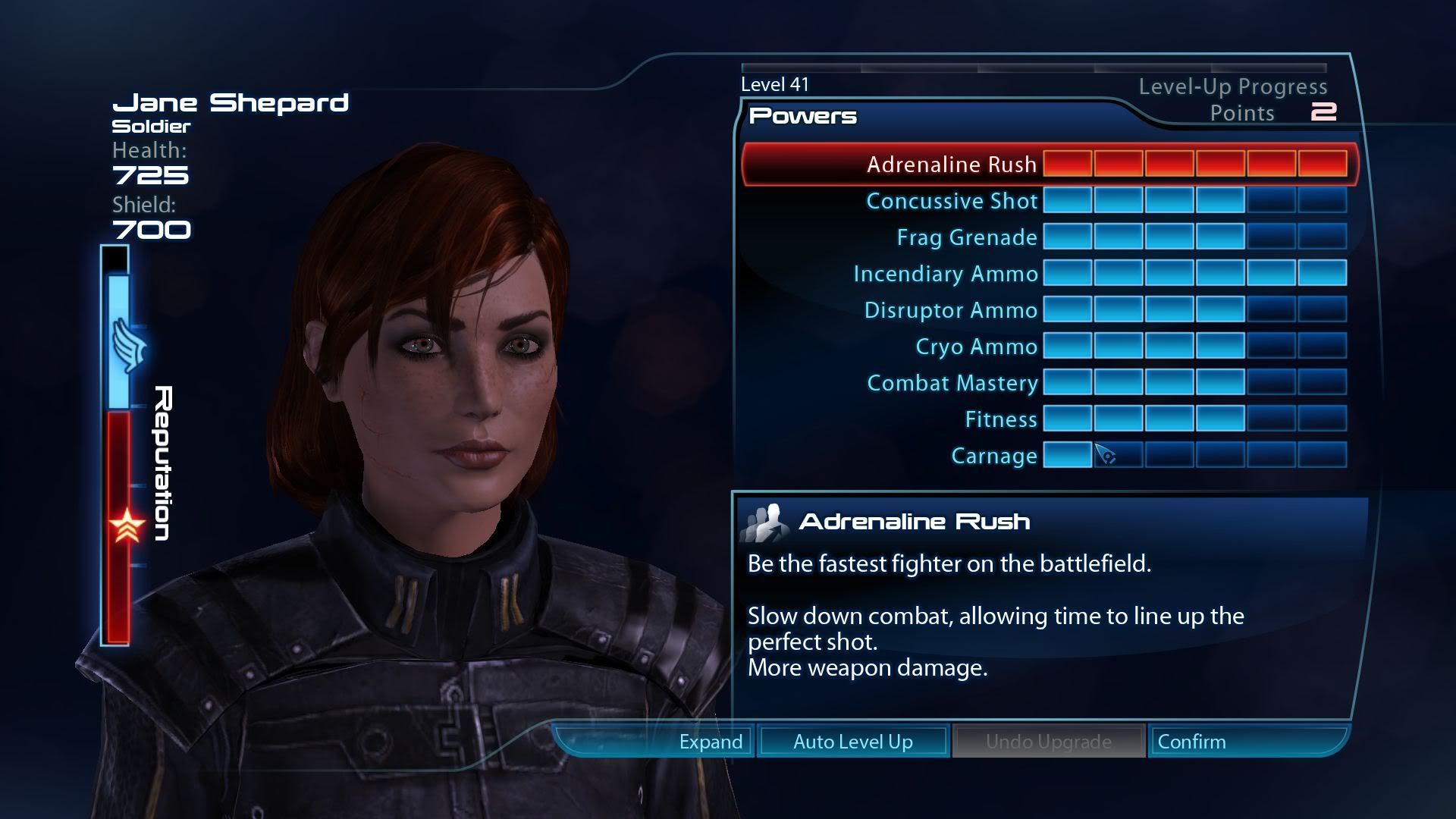1456x819 pixels.
Task: Select the Adrenaline Rush power row
Action: [952, 165]
